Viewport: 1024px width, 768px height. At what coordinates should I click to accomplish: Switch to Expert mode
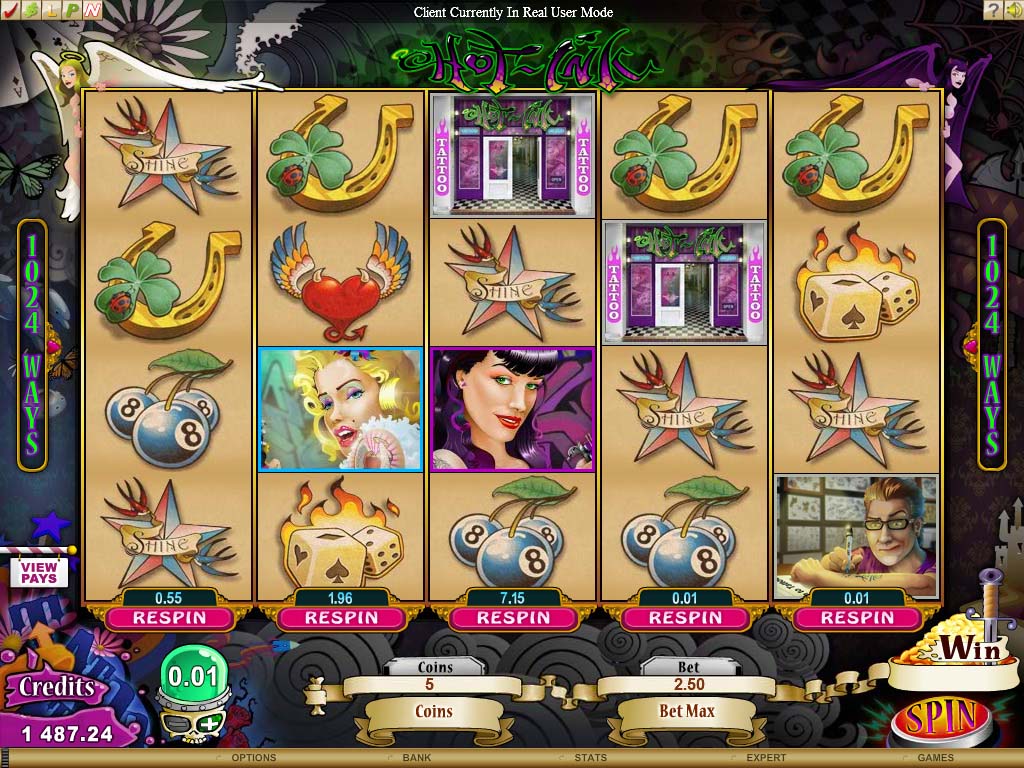pyautogui.click(x=766, y=758)
